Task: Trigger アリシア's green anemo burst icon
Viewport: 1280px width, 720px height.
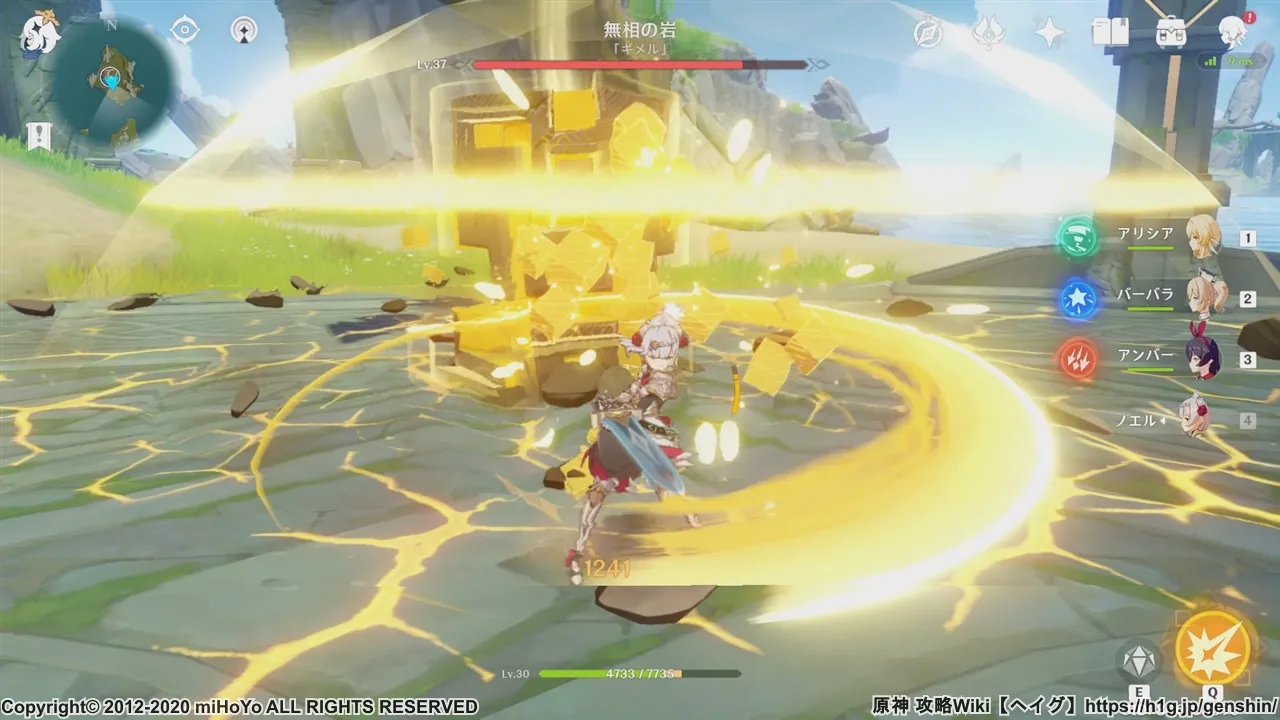Action: click(1078, 238)
